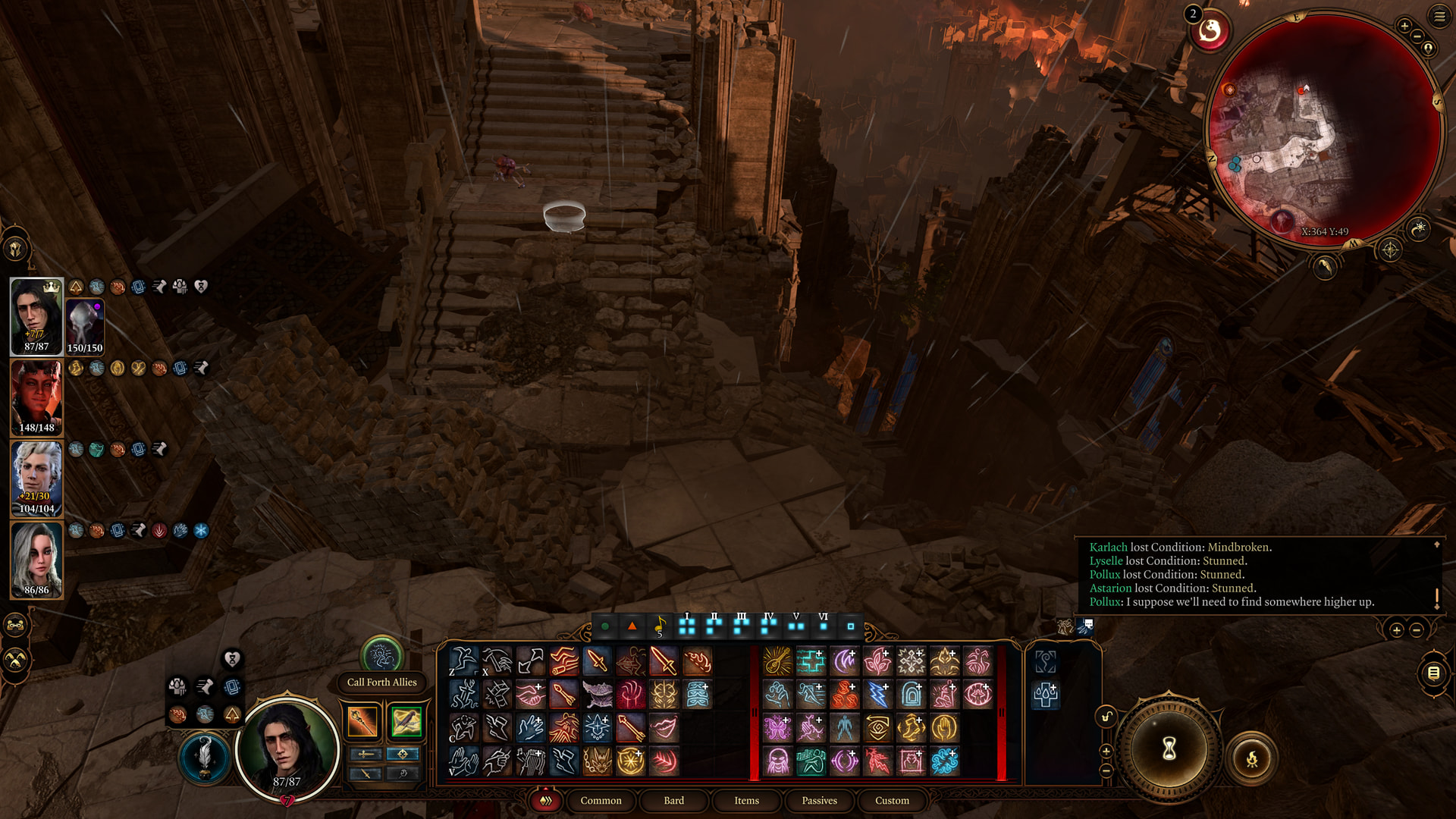
Task: Zoom out the minimap with minus button
Action: [x=1417, y=37]
